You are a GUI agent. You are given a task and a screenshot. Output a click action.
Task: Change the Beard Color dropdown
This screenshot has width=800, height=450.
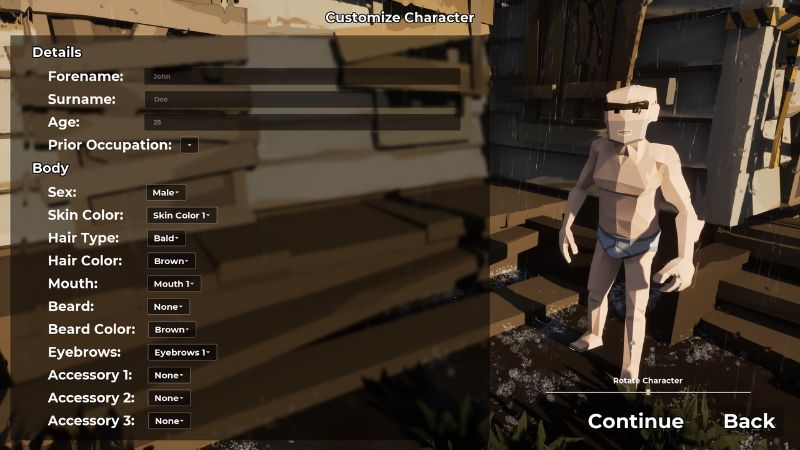click(x=172, y=330)
